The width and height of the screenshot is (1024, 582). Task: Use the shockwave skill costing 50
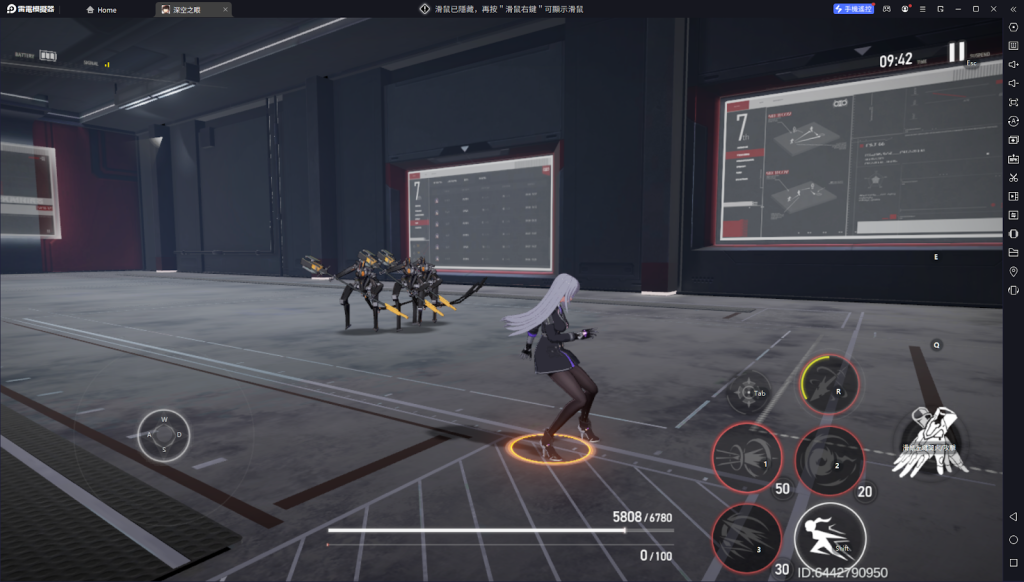[746, 459]
